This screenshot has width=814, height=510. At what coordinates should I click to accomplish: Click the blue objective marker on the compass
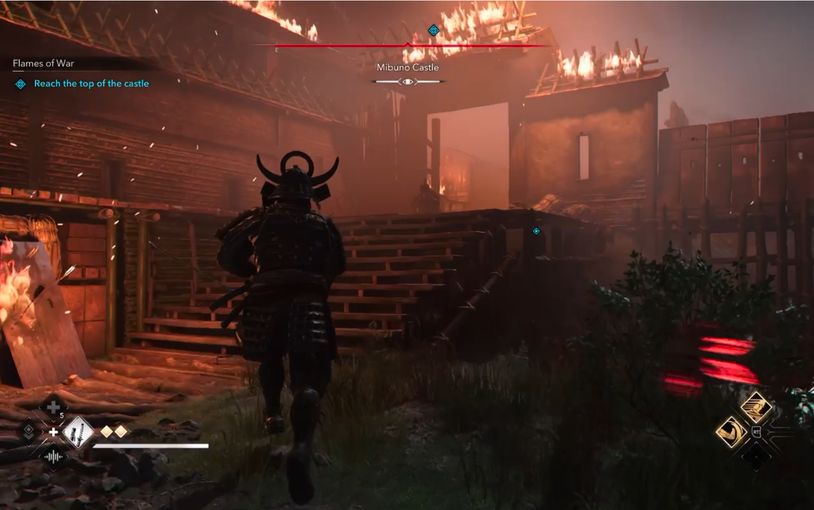click(433, 31)
